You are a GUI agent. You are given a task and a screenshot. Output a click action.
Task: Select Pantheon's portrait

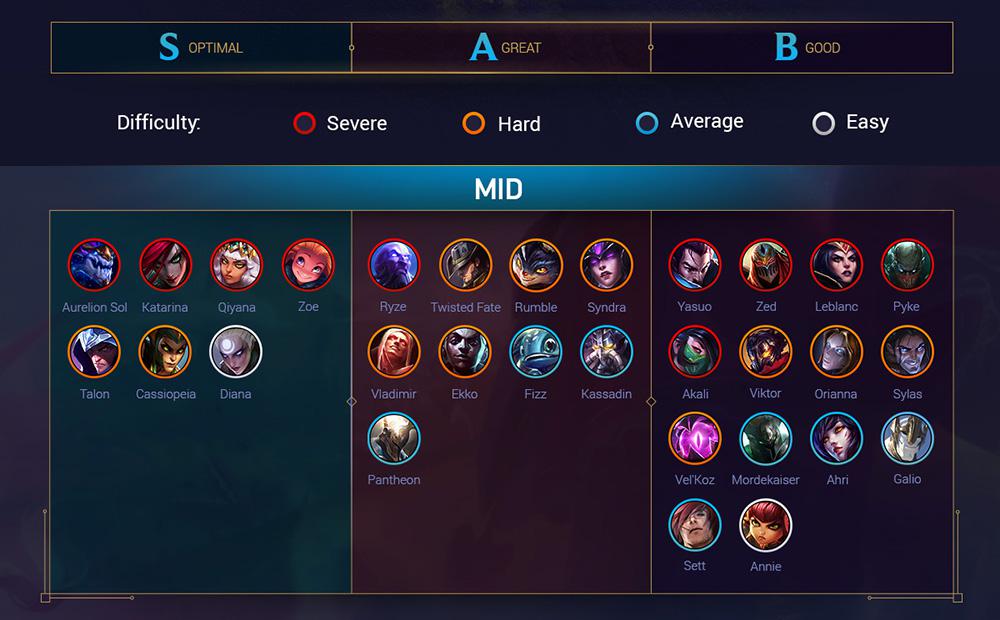click(394, 438)
